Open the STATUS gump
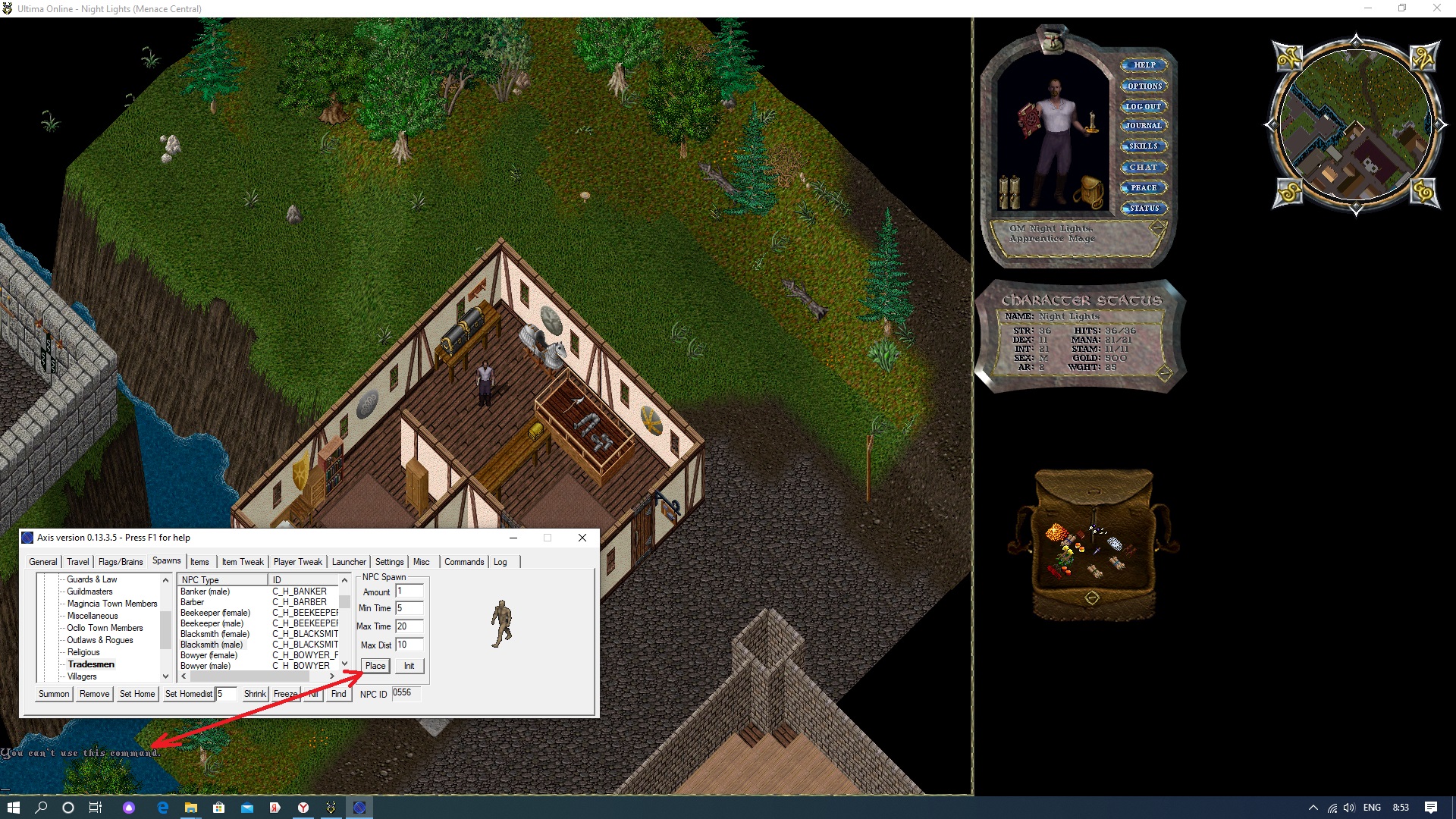 coord(1144,209)
